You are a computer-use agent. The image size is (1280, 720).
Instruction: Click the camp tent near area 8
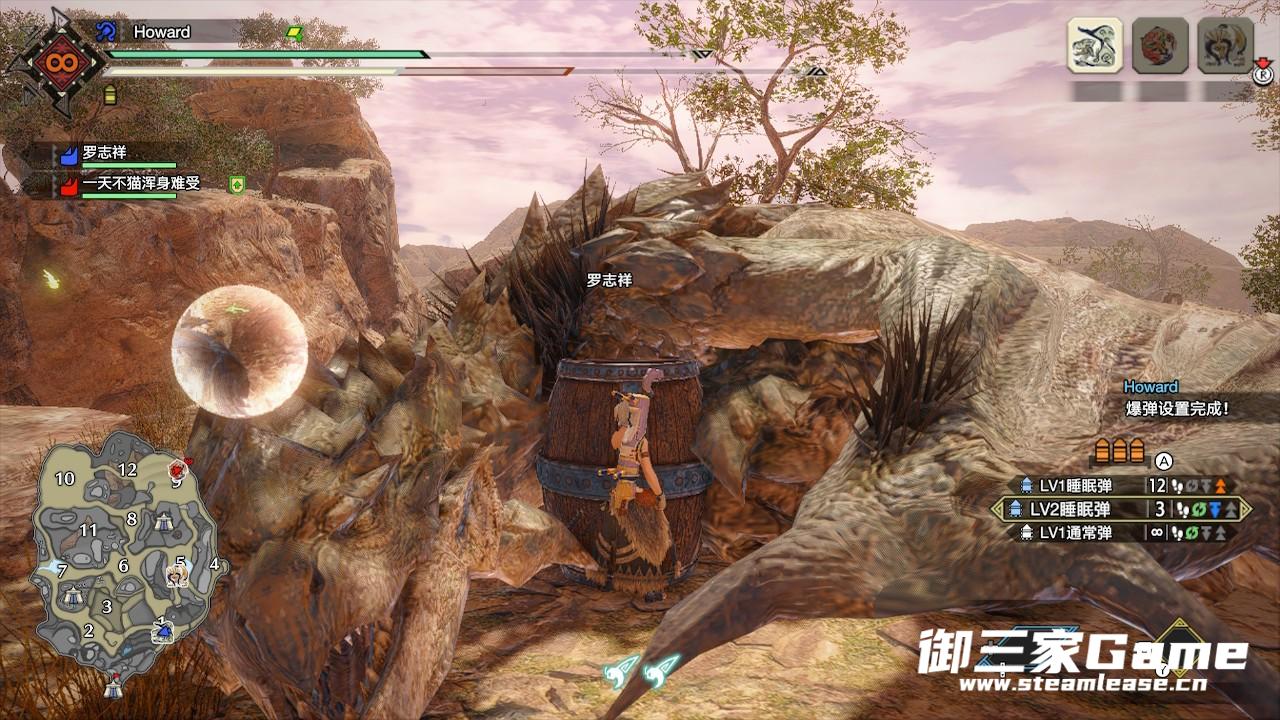click(x=164, y=521)
